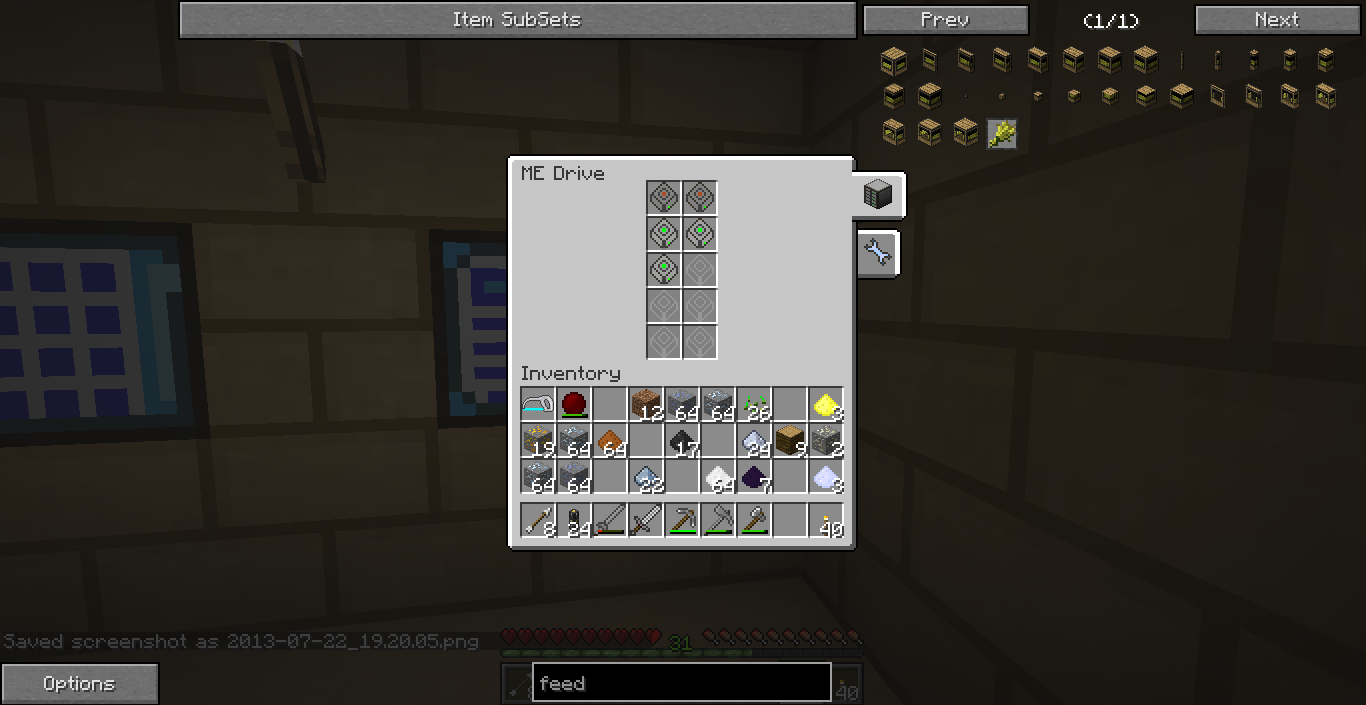The height and width of the screenshot is (705, 1366).
Task: Click the search box containing 'feed'
Action: coord(681,684)
